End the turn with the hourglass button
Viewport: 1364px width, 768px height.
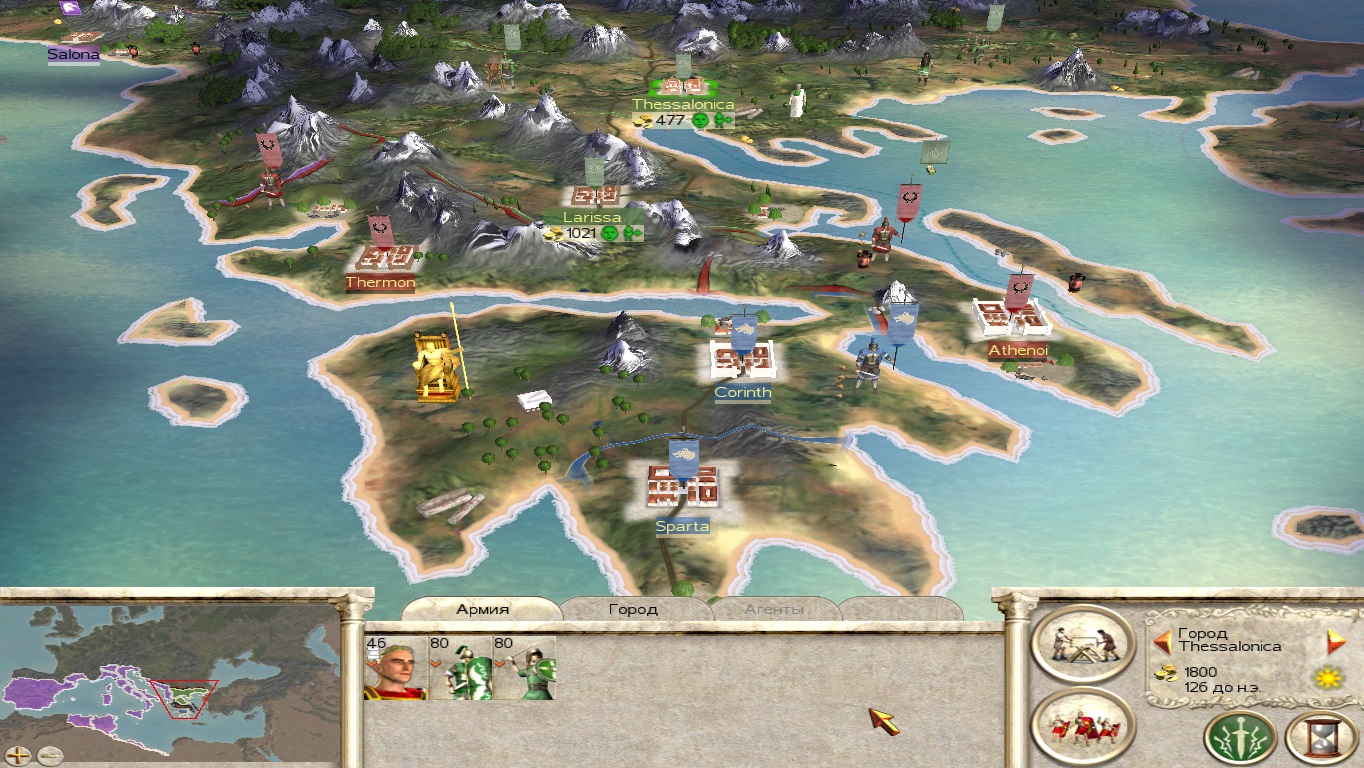[x=1321, y=739]
